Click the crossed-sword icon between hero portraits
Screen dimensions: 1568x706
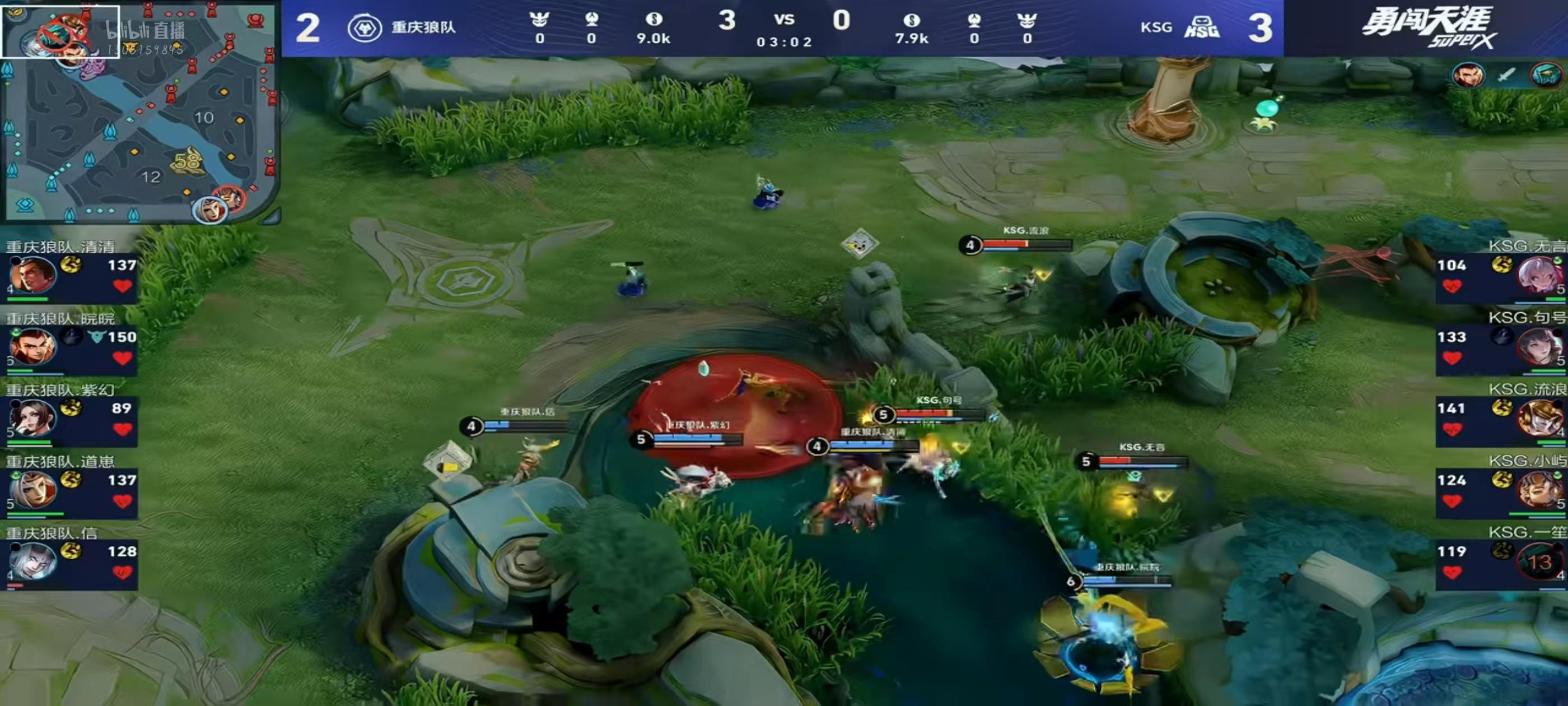click(x=1506, y=76)
